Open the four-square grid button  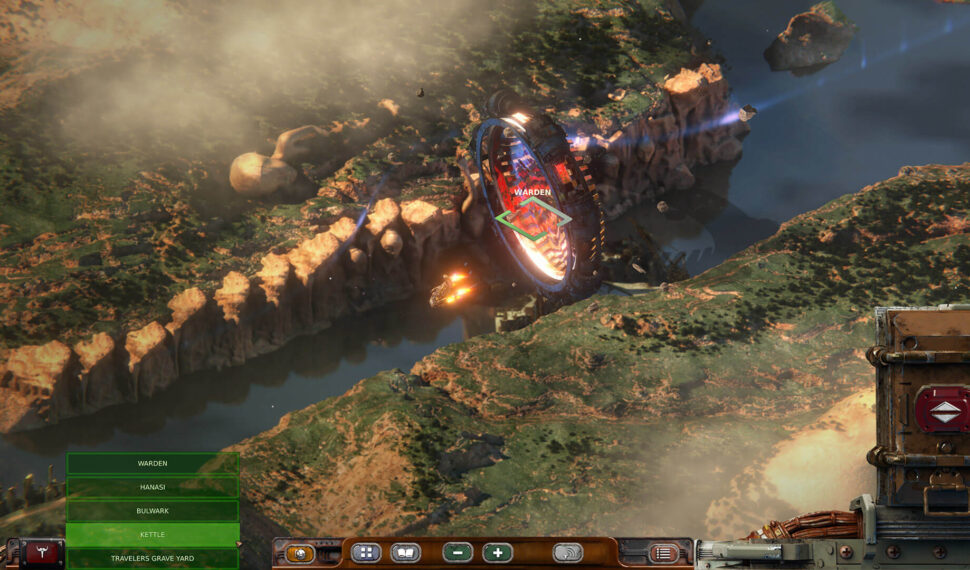(x=365, y=552)
